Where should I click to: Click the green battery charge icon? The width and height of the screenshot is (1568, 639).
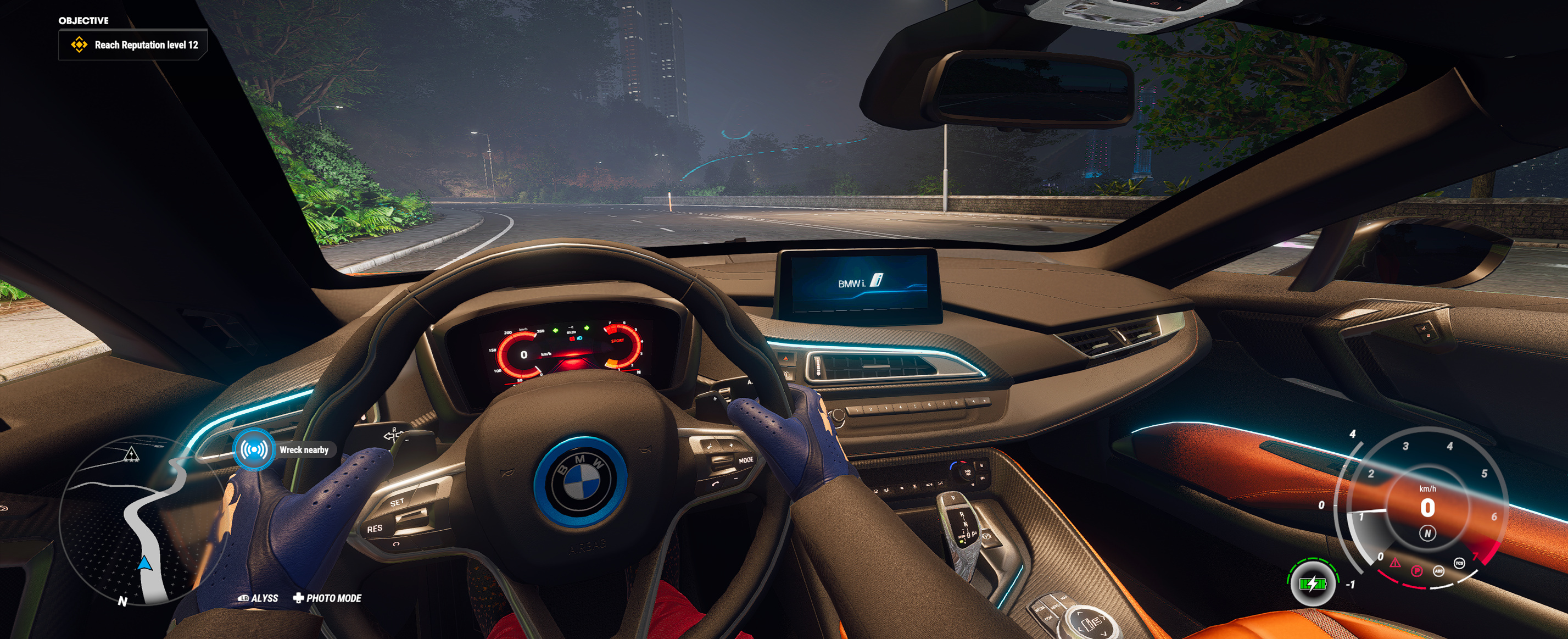[1312, 584]
